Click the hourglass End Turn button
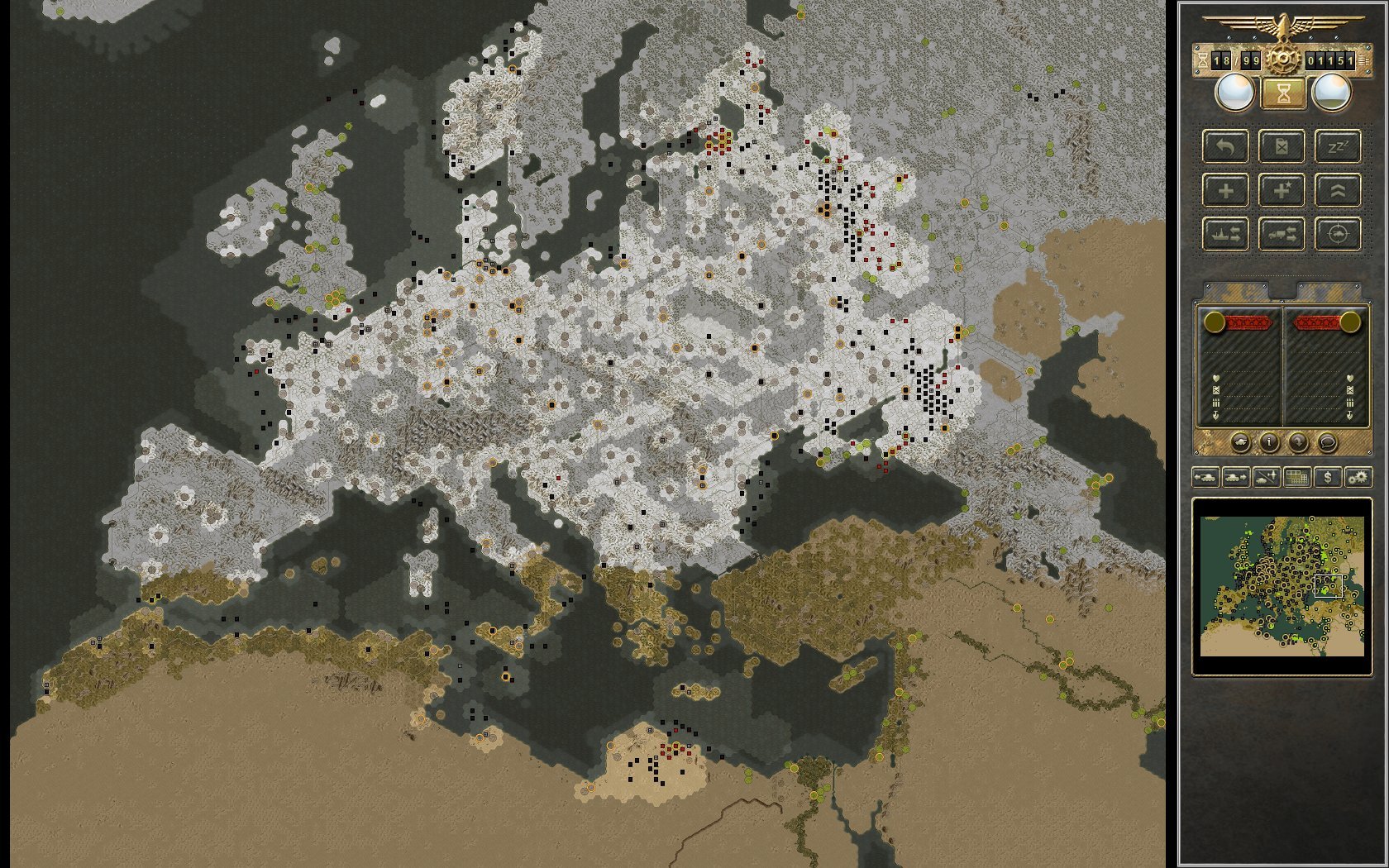 (x=1283, y=93)
